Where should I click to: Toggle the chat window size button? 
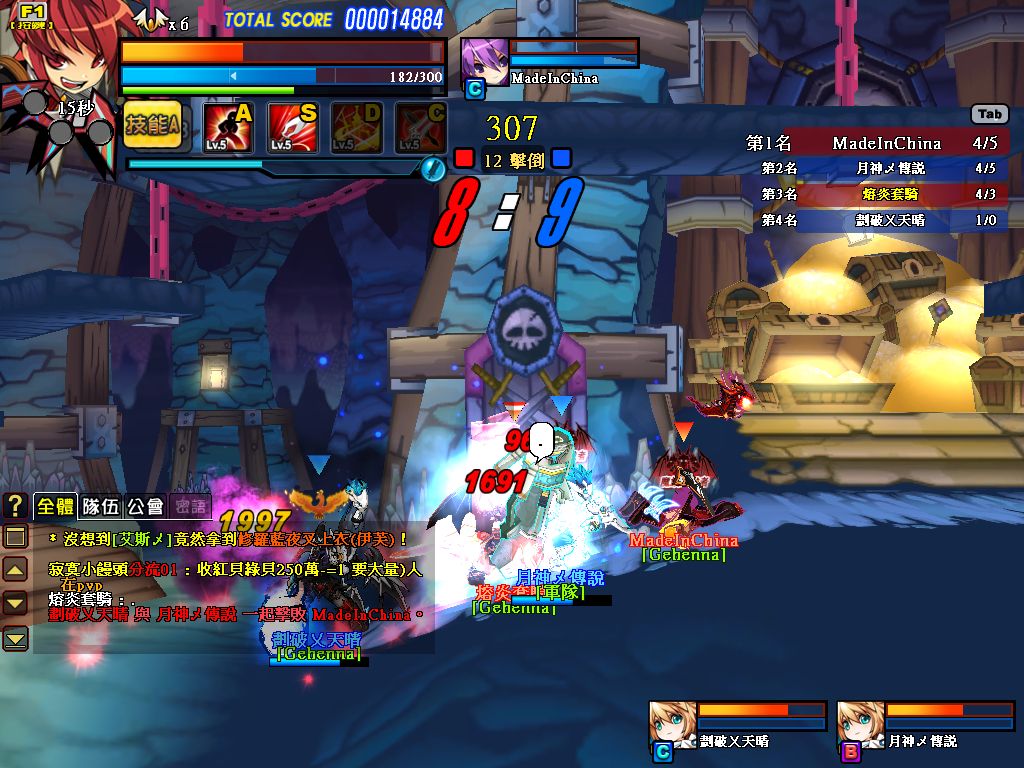(15, 537)
